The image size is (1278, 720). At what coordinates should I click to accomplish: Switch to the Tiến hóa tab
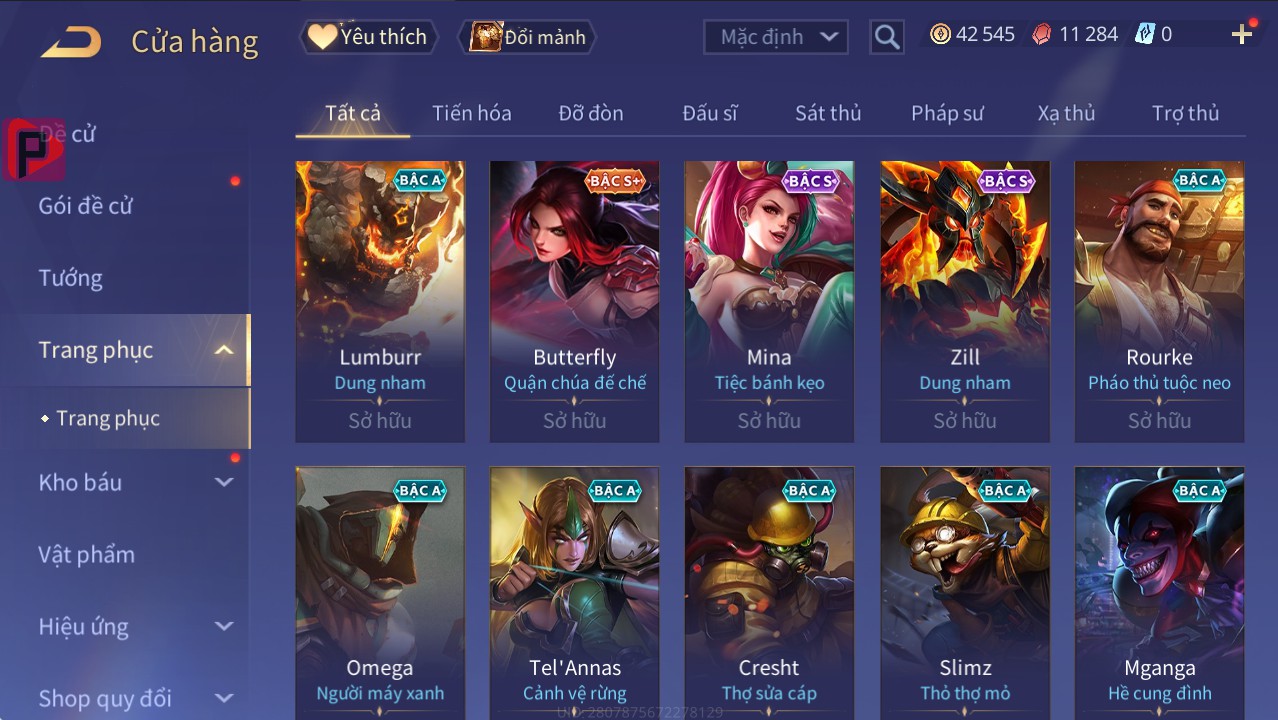click(471, 113)
